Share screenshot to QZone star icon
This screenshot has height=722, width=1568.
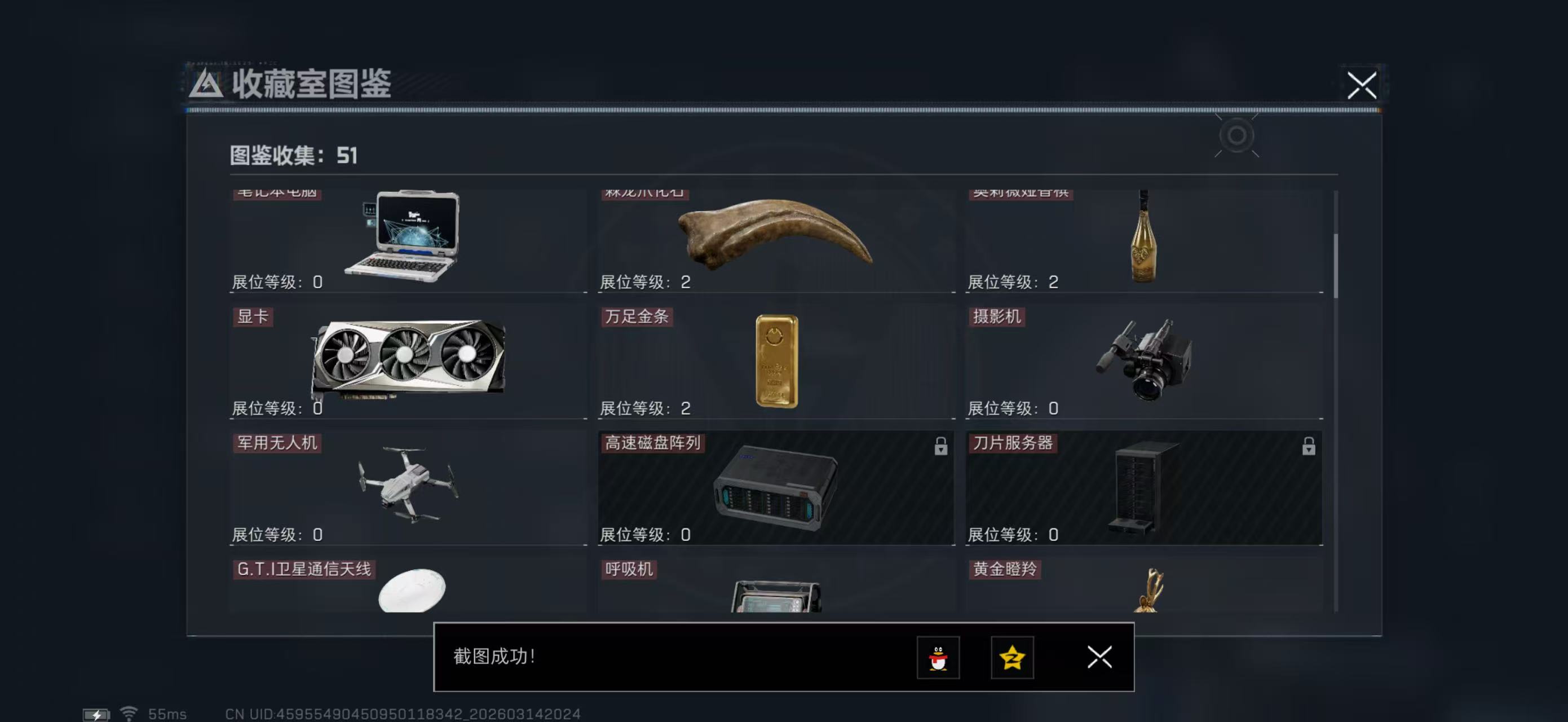[1012, 658]
